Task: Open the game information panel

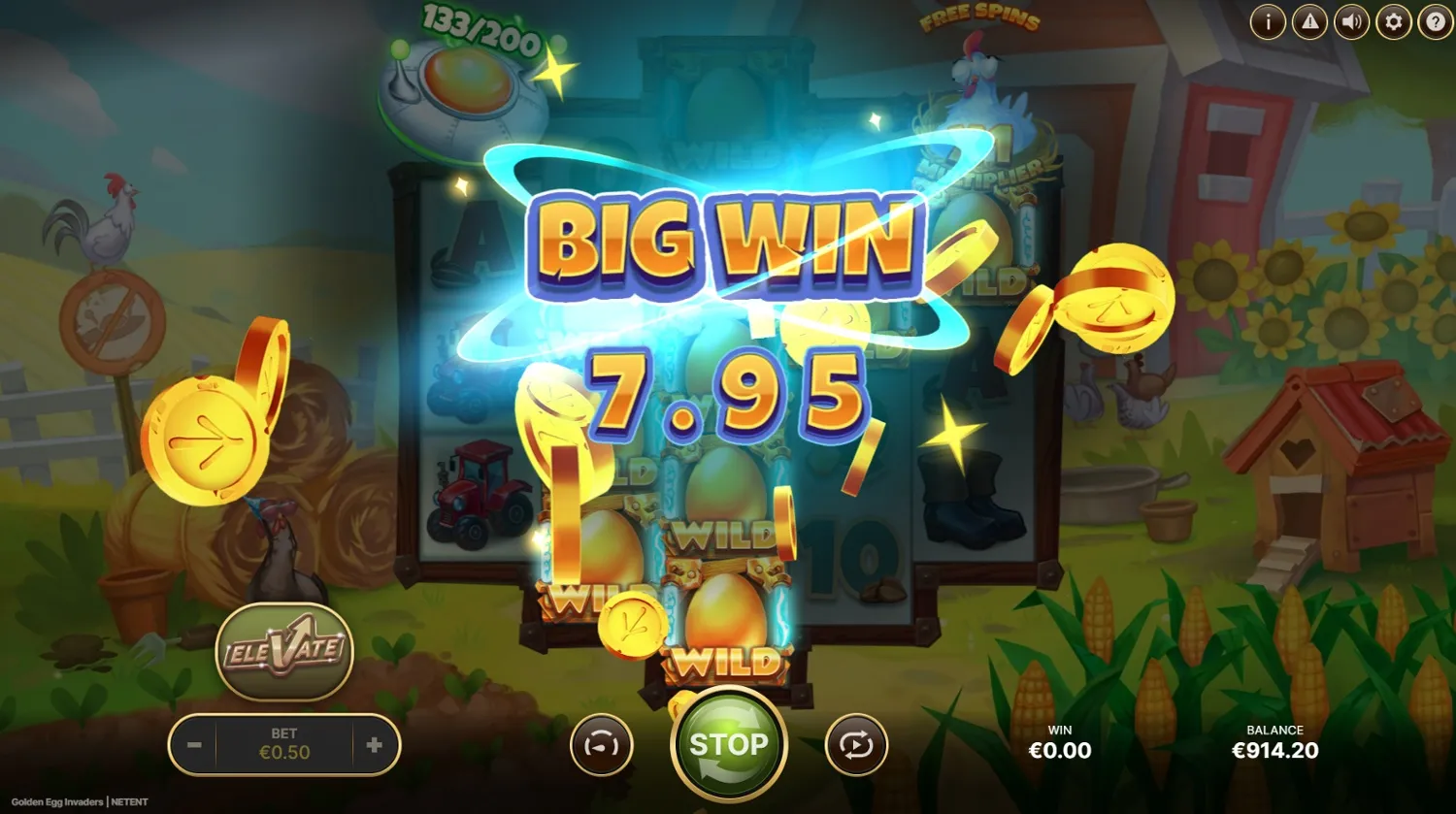Action: 1268,21
